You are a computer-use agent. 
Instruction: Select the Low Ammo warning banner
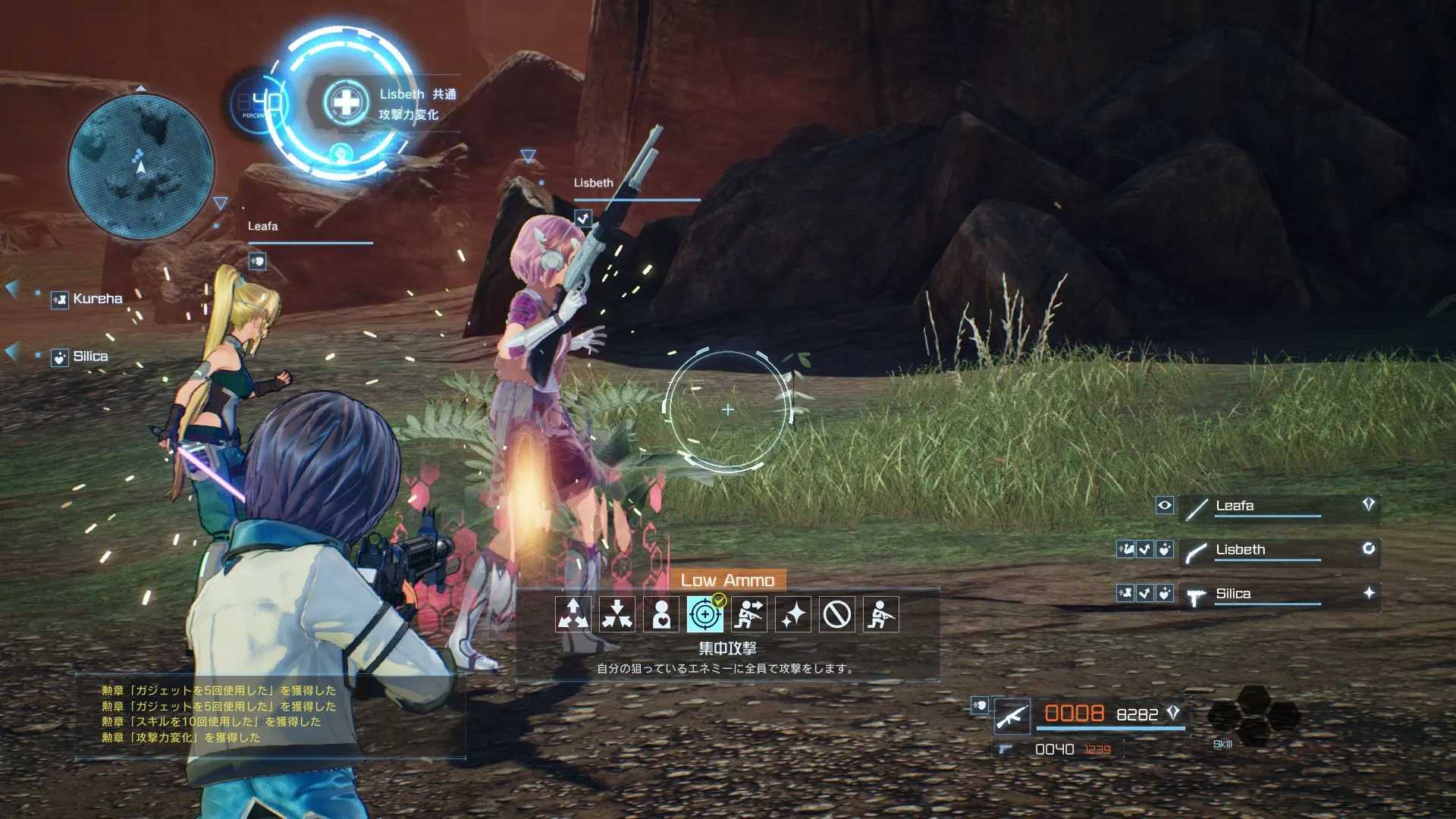pos(726,581)
